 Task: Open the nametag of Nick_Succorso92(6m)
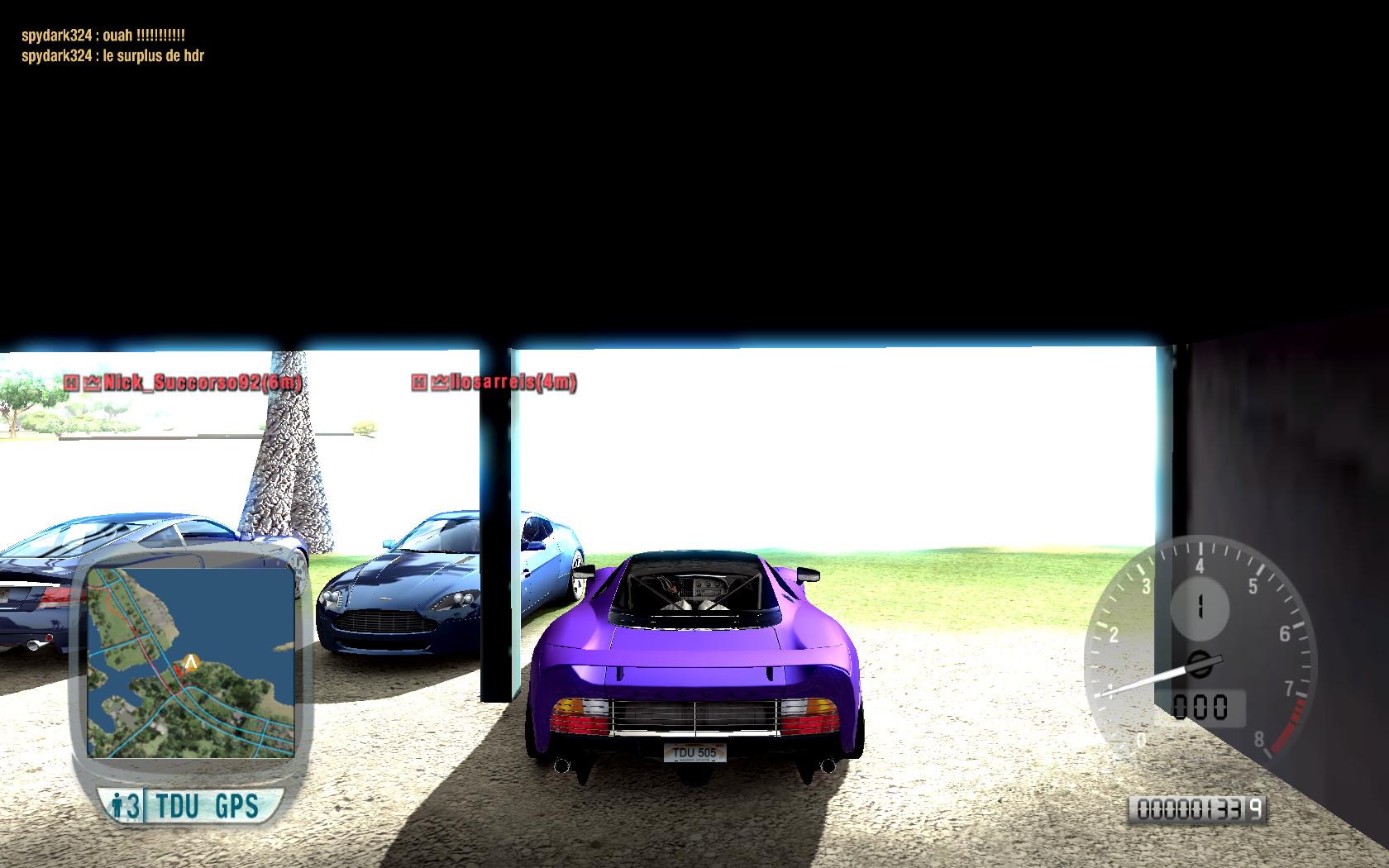pos(203,384)
